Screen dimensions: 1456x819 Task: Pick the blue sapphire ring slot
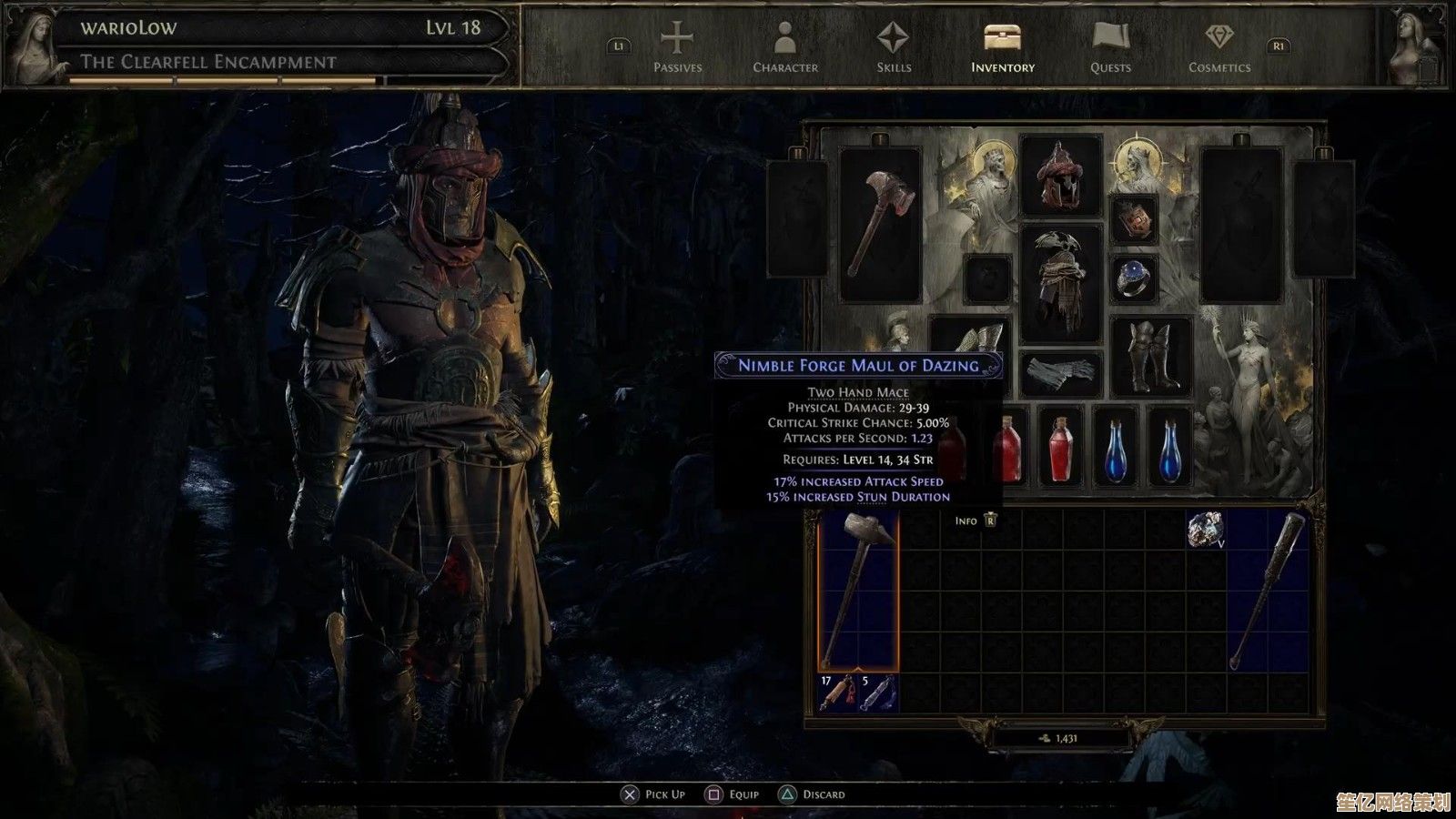pos(1134,279)
